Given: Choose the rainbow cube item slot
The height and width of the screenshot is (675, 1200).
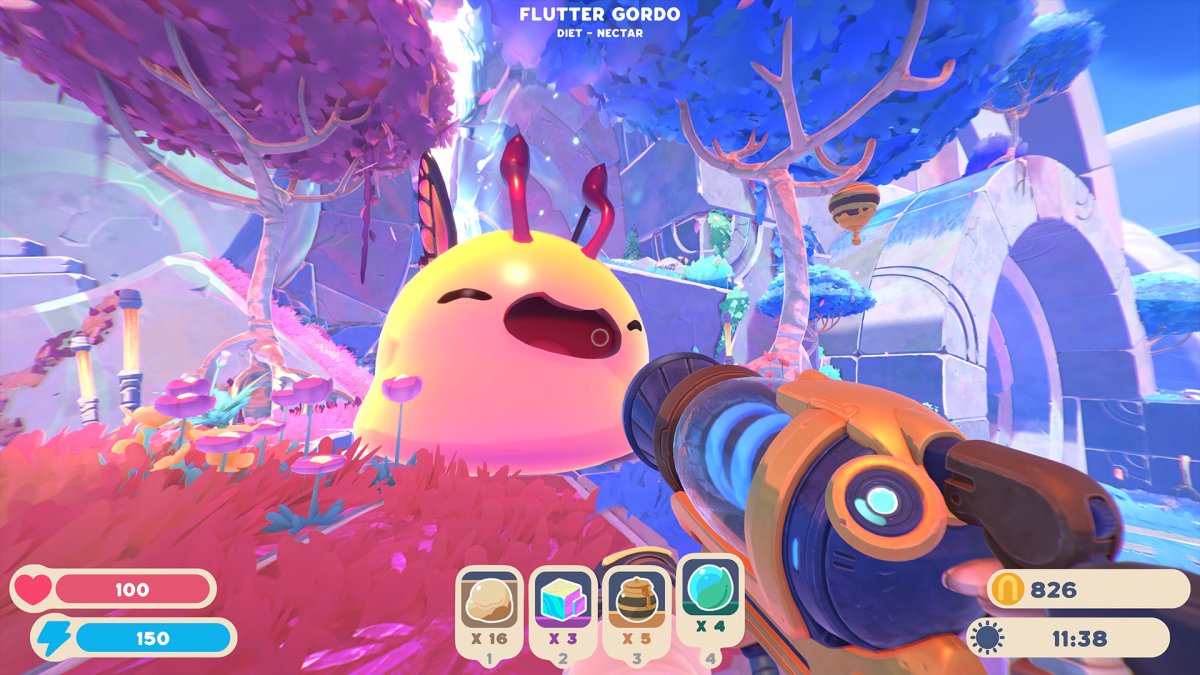Looking at the screenshot, I should coord(562,602).
